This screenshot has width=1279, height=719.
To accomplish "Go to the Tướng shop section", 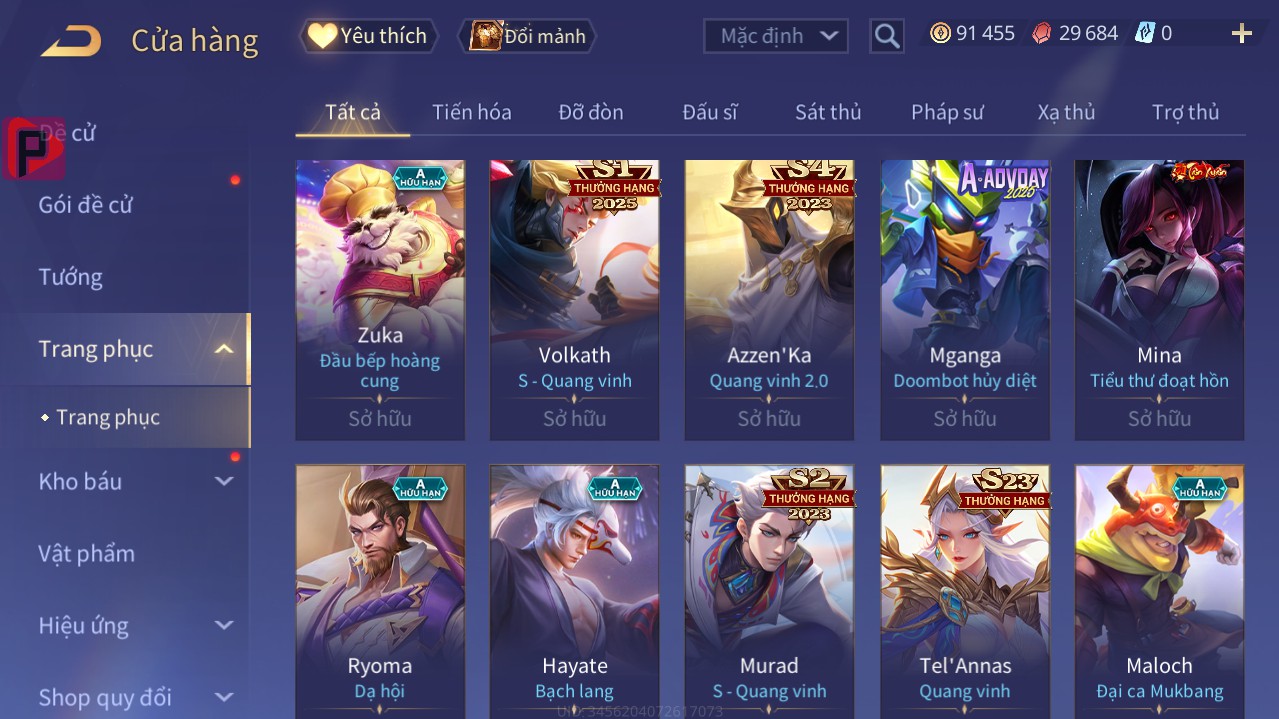I will 71,277.
